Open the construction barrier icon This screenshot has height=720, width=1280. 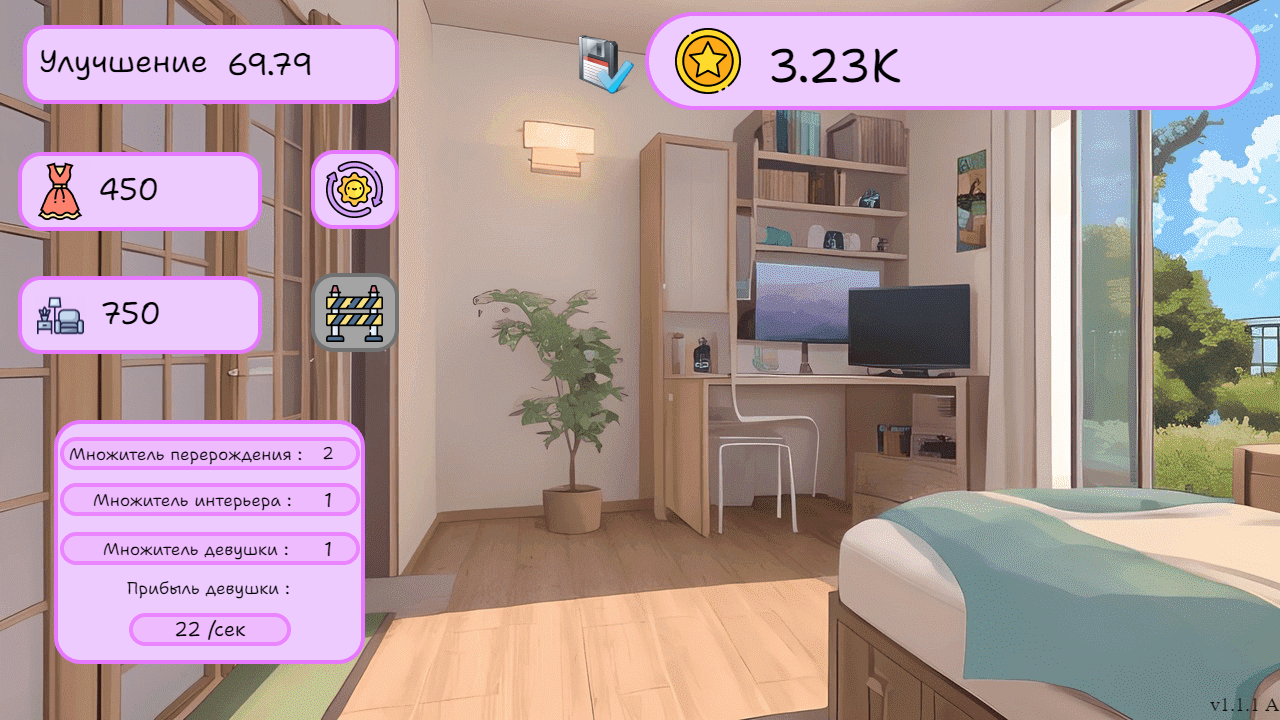(x=356, y=312)
